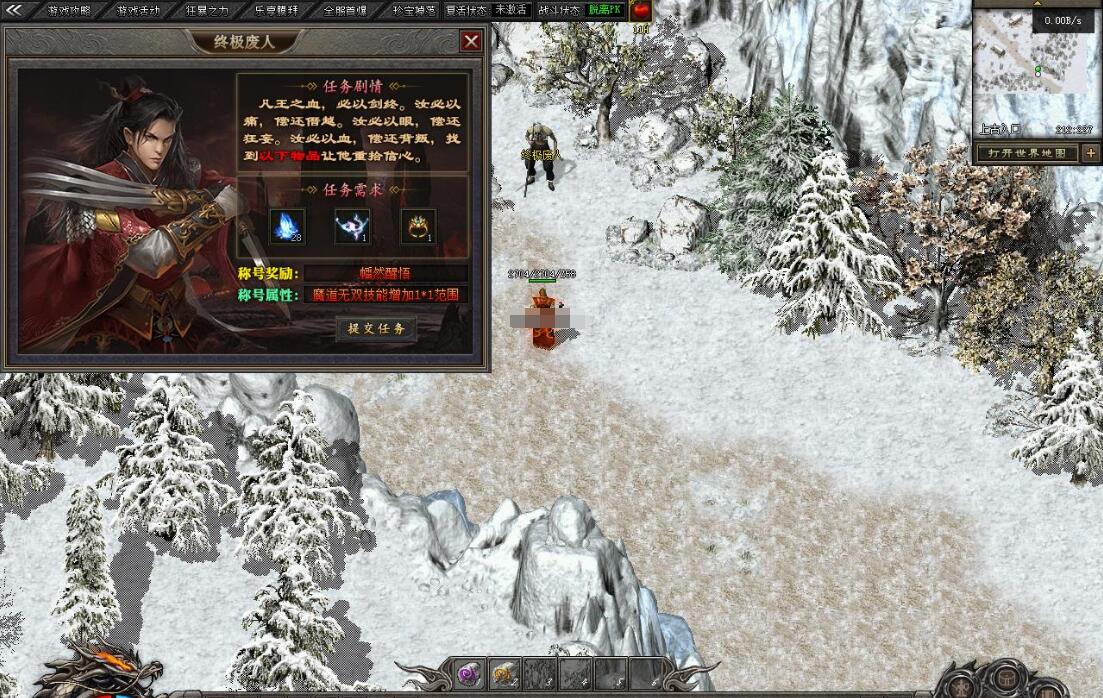Open the 狂暴之力 menu
Viewport: 1103px width, 698px height.
207,10
